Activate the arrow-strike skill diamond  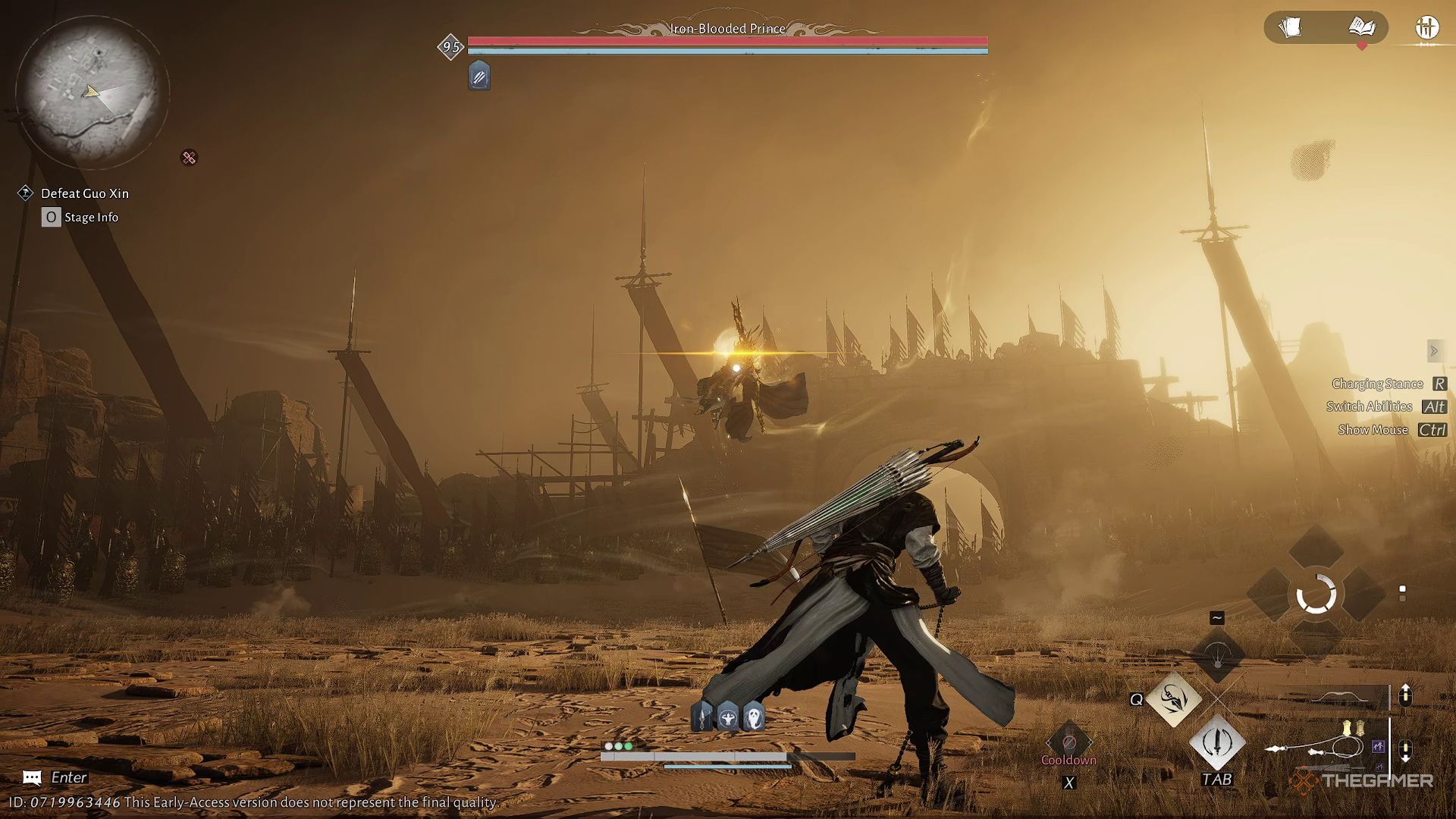[1173, 699]
